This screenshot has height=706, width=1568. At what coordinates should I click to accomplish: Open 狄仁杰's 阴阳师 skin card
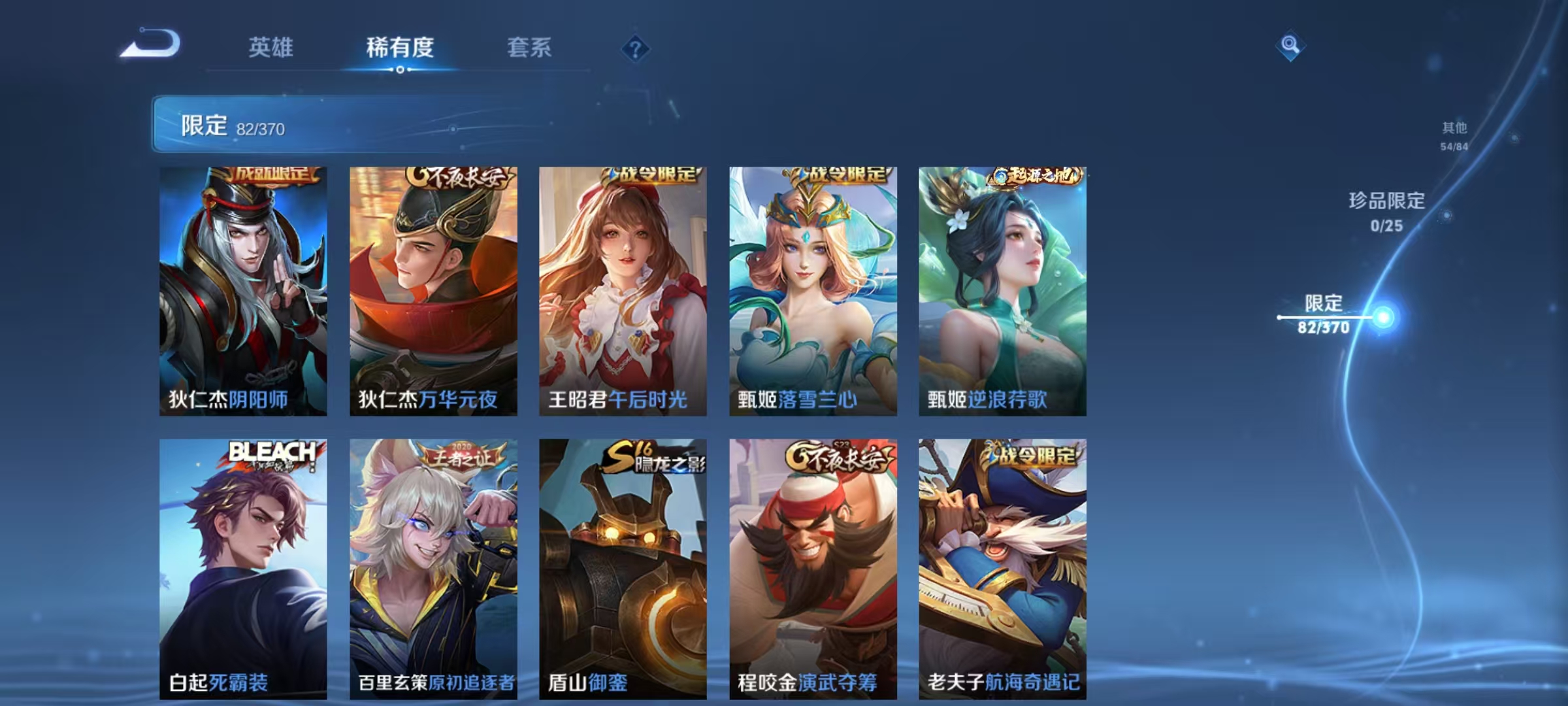pos(243,288)
